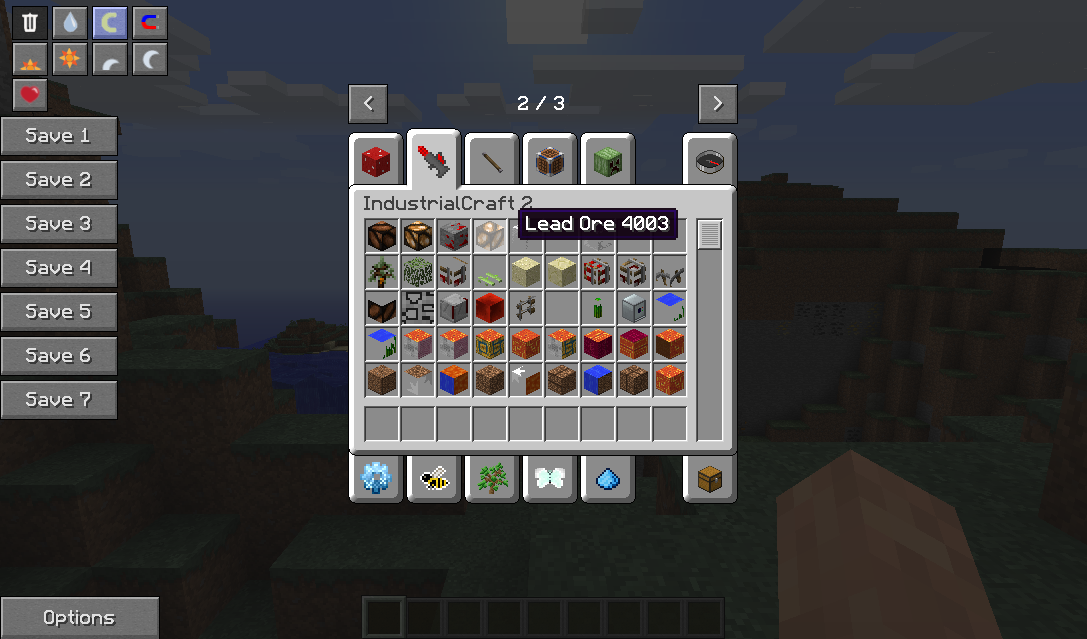The width and height of the screenshot is (1087, 639).
Task: Click the creative inventory scrollbar handle
Action: coord(710,235)
